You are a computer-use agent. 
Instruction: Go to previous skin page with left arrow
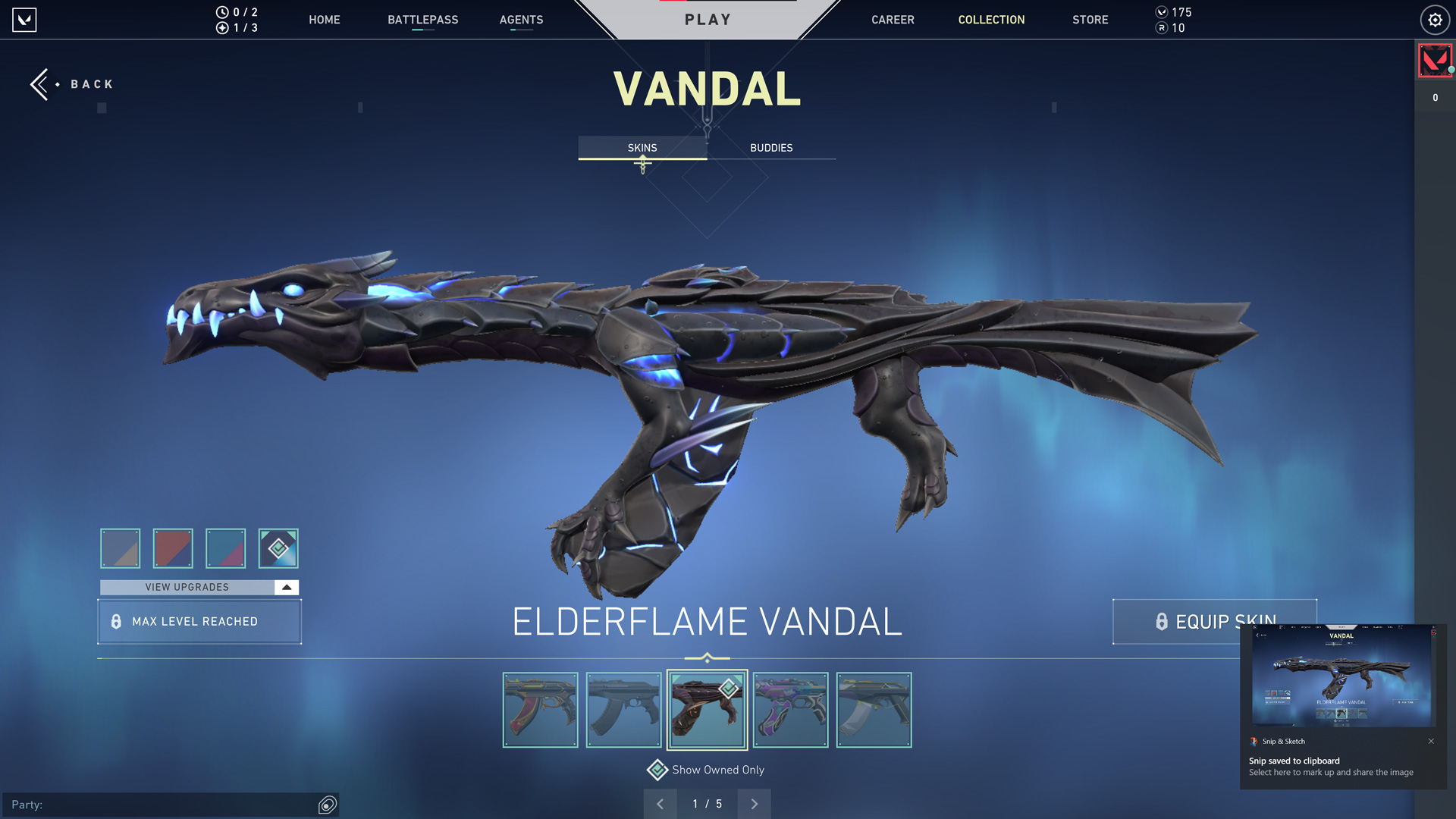pos(661,804)
